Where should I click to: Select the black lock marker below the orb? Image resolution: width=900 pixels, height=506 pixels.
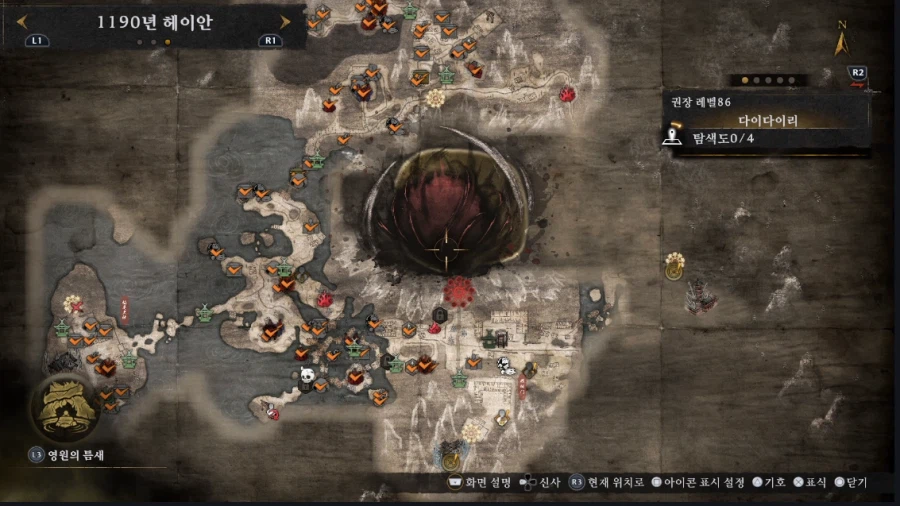[x=439, y=315]
